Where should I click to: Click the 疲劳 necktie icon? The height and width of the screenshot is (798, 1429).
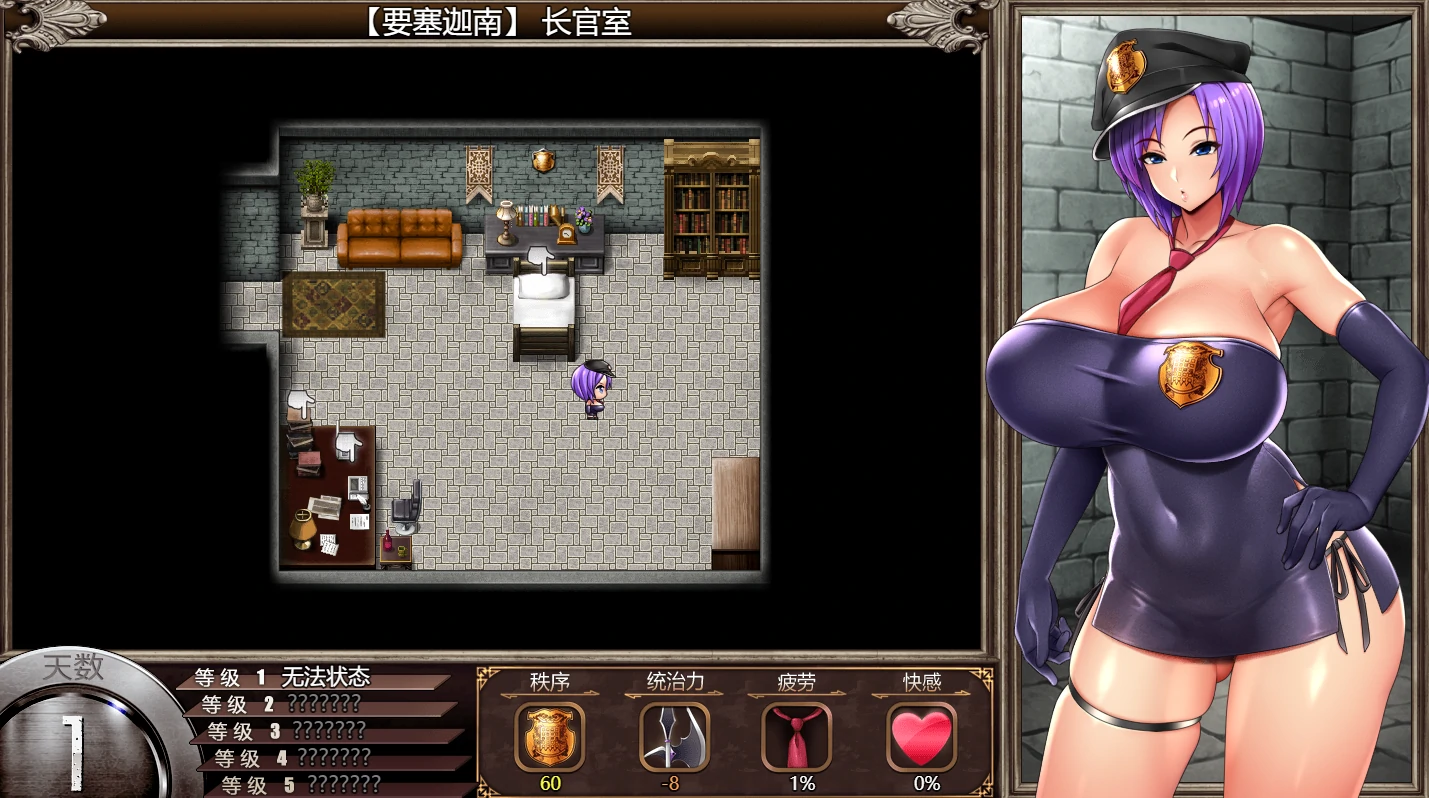click(x=796, y=737)
